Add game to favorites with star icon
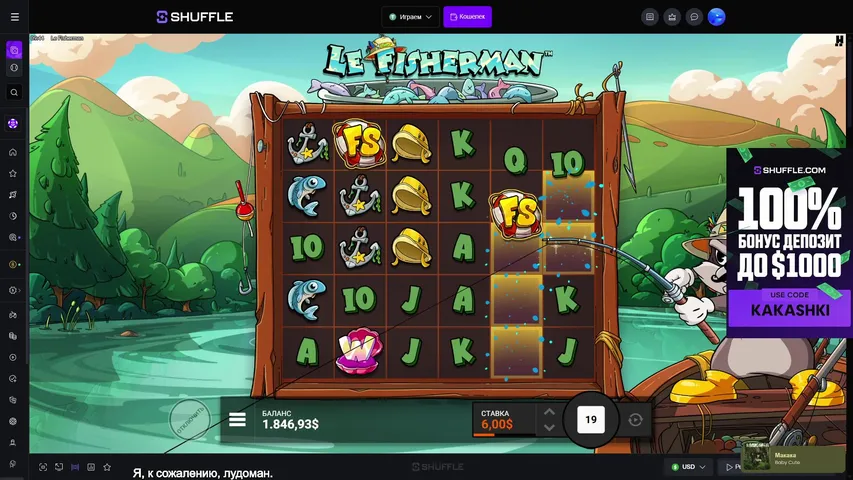The width and height of the screenshot is (853, 480). (x=106, y=467)
